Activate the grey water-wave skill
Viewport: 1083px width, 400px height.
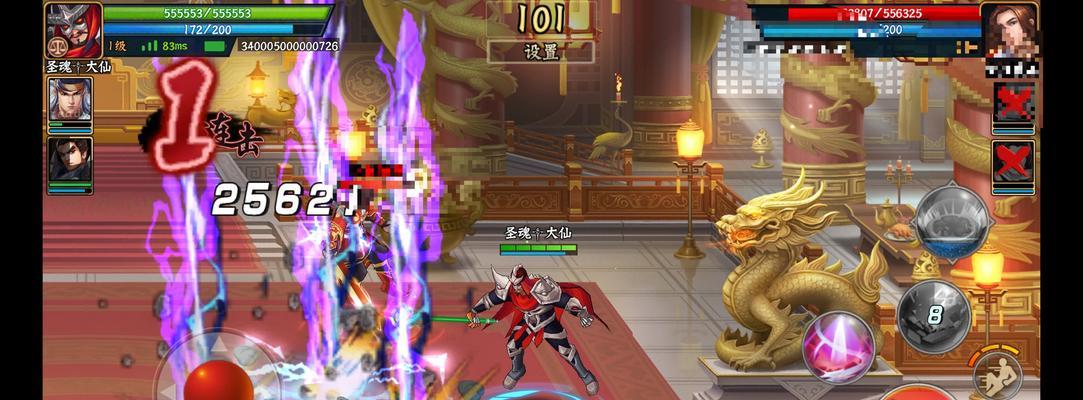tap(951, 222)
